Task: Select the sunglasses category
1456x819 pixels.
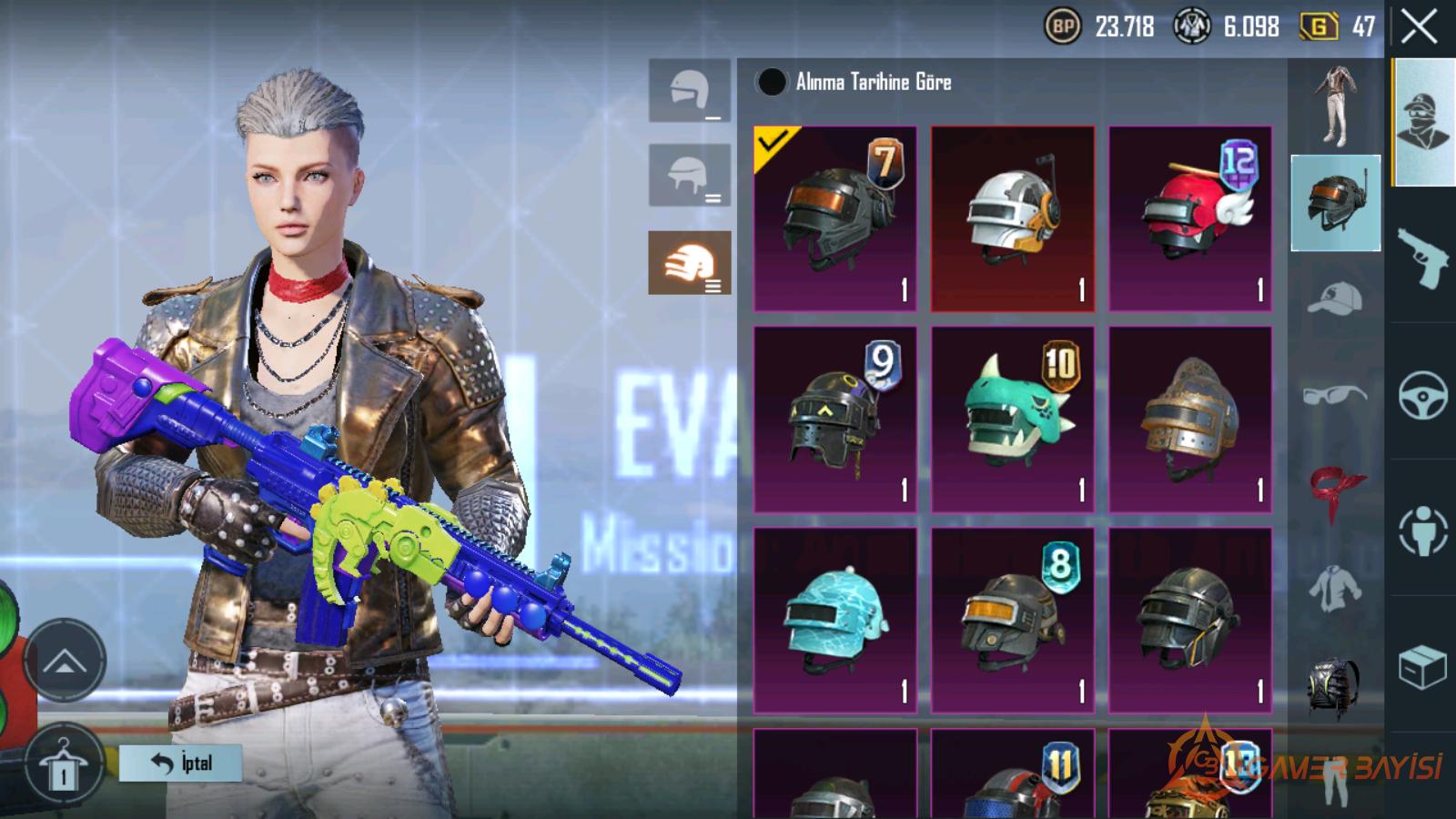Action: click(1335, 395)
